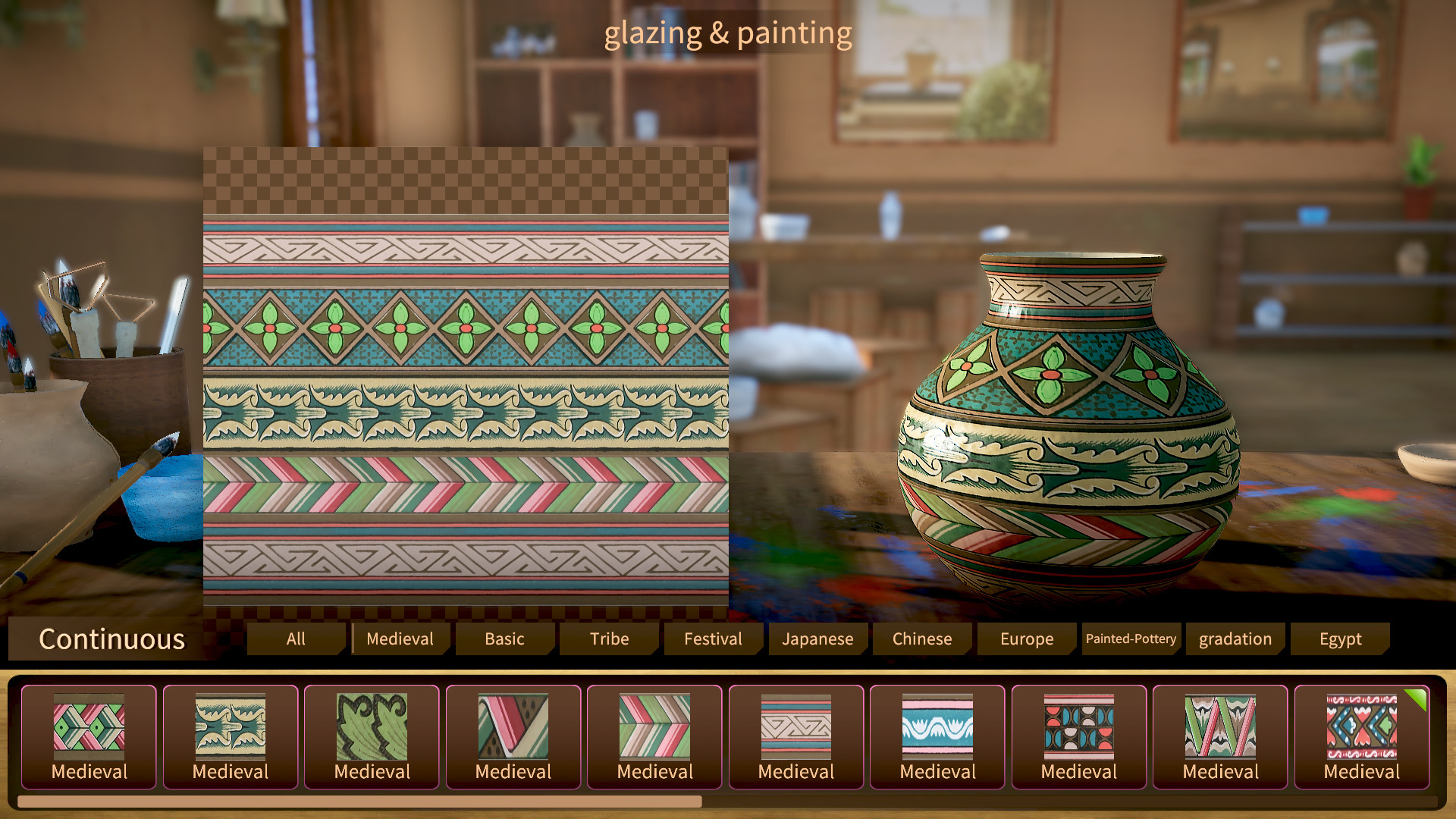Select the last Medieval pattern with green marker
This screenshot has width=1456, height=819.
[x=1361, y=732]
